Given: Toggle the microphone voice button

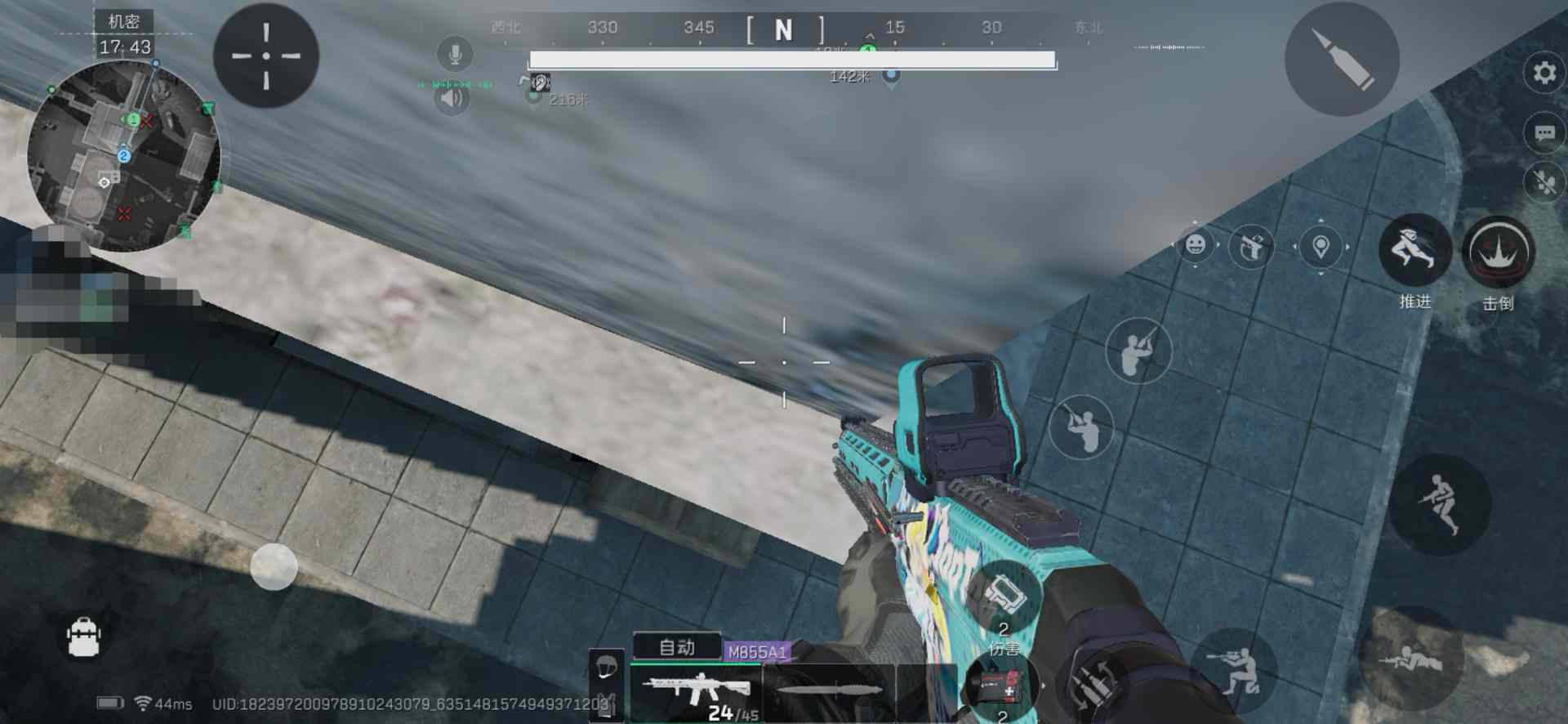Looking at the screenshot, I should (x=454, y=55).
